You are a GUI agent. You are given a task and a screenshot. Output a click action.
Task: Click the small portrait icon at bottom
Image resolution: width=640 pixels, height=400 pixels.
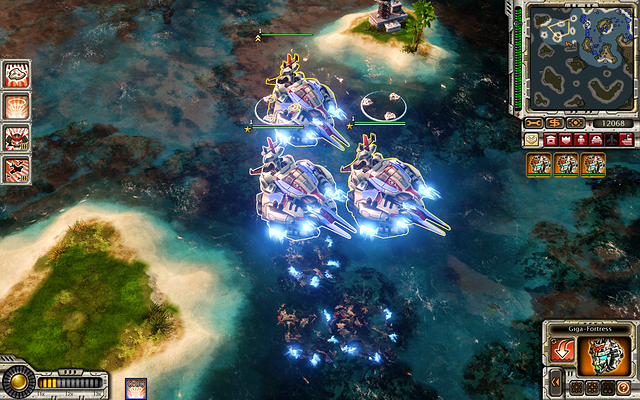134,388
